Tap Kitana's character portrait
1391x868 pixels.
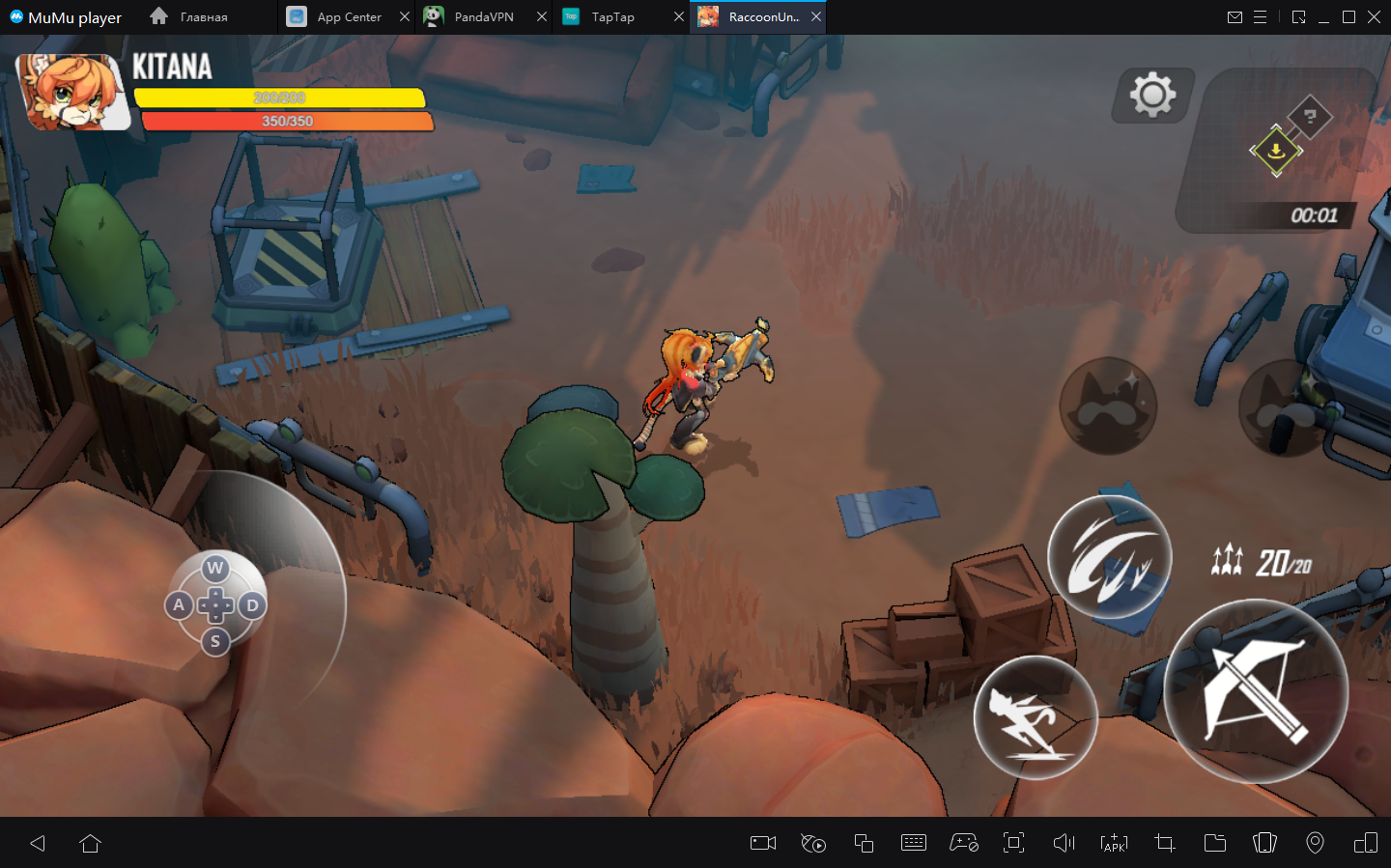coord(72,93)
